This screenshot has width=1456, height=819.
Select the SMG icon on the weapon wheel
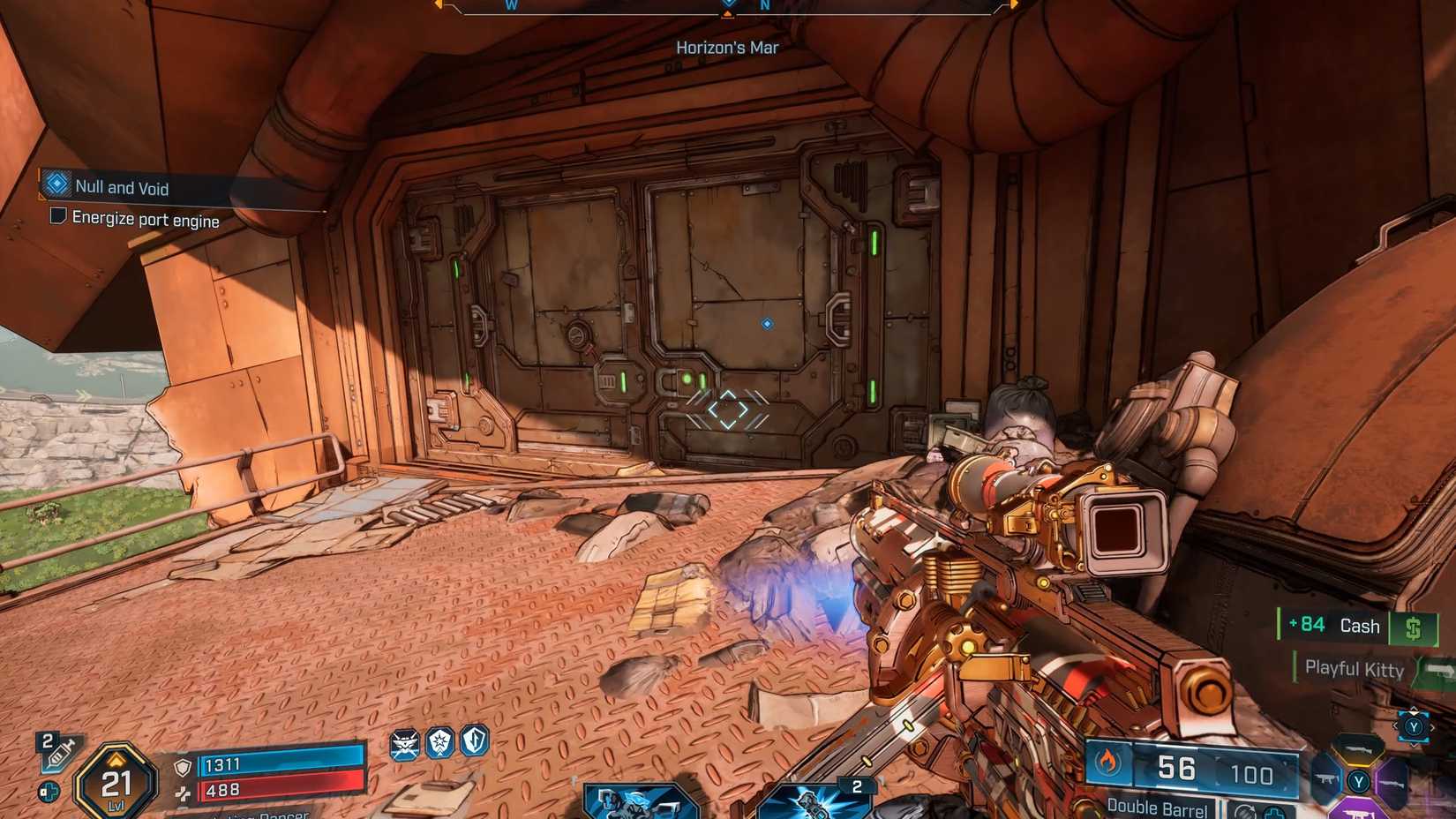coord(1325,780)
